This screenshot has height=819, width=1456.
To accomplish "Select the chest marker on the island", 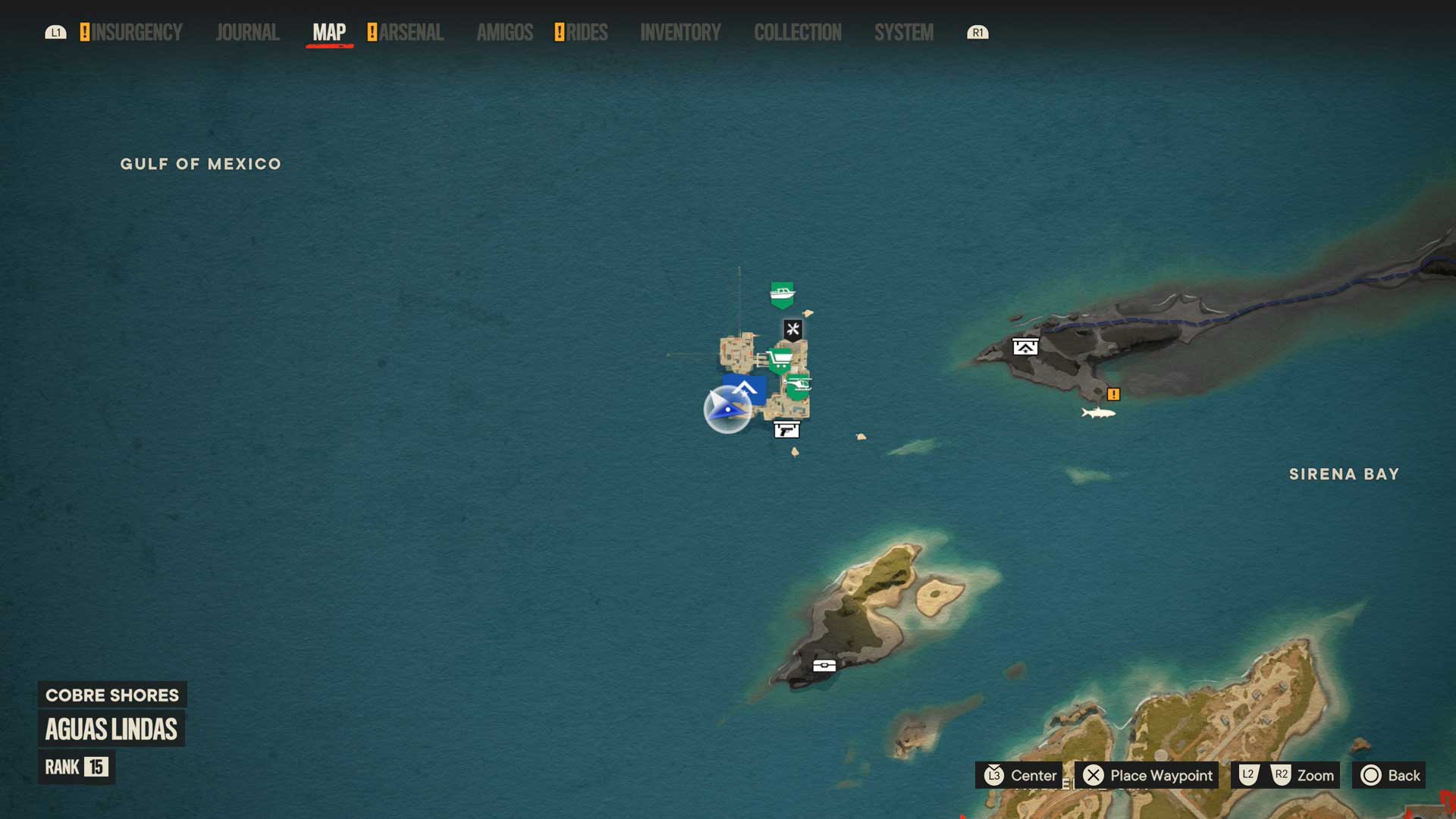I will pos(824,666).
